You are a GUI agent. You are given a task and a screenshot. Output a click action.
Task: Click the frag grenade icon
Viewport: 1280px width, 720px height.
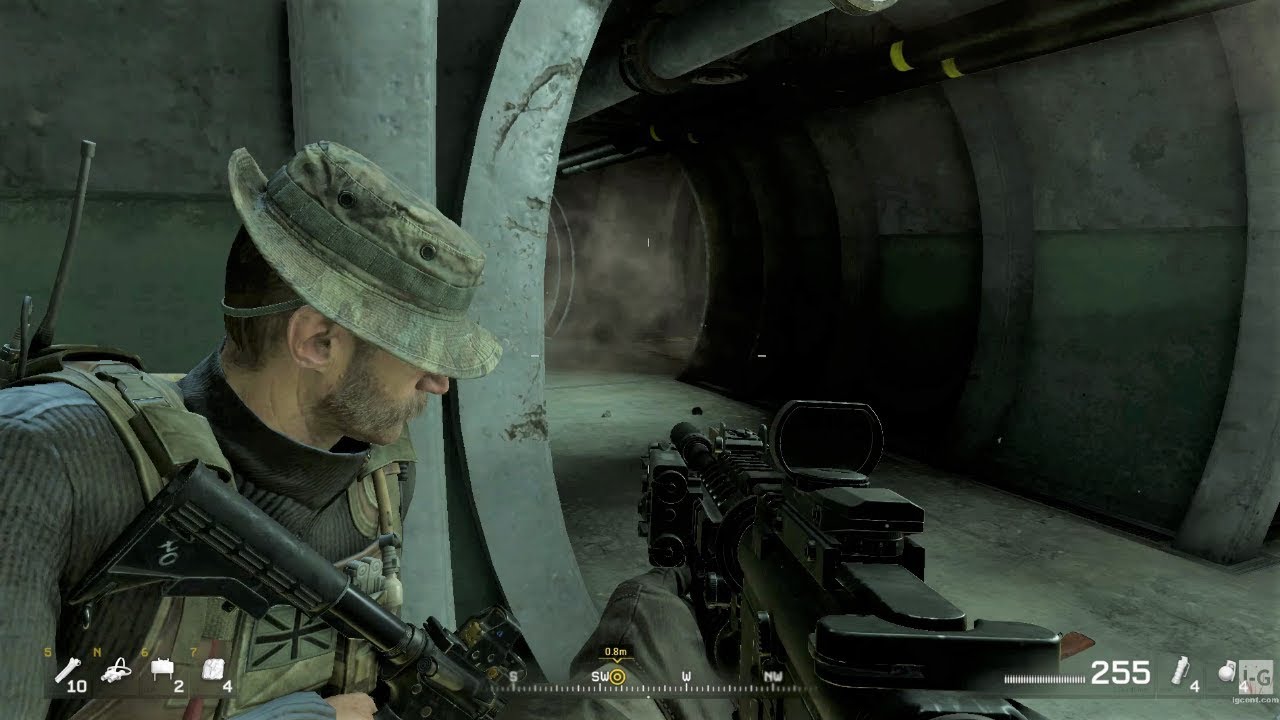coord(1228,675)
